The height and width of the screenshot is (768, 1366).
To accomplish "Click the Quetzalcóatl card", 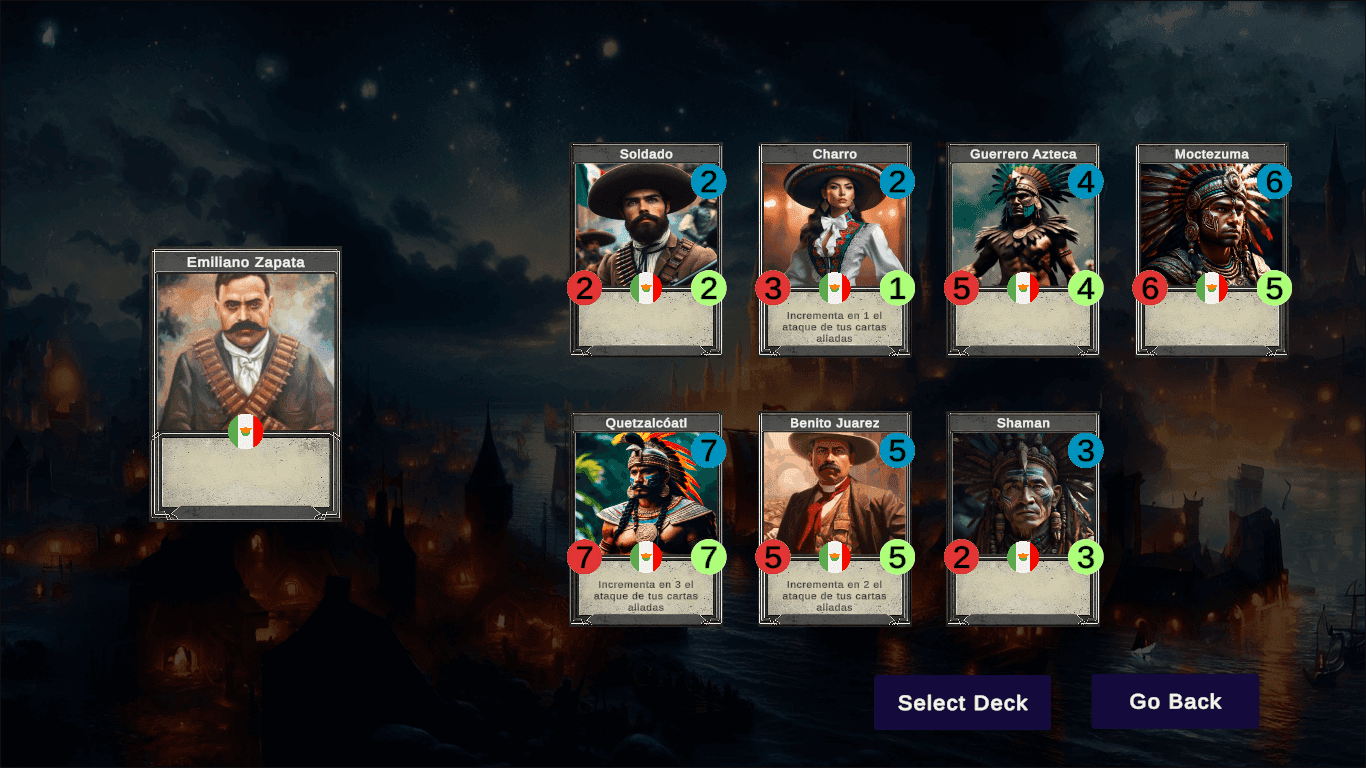I will 646,518.
